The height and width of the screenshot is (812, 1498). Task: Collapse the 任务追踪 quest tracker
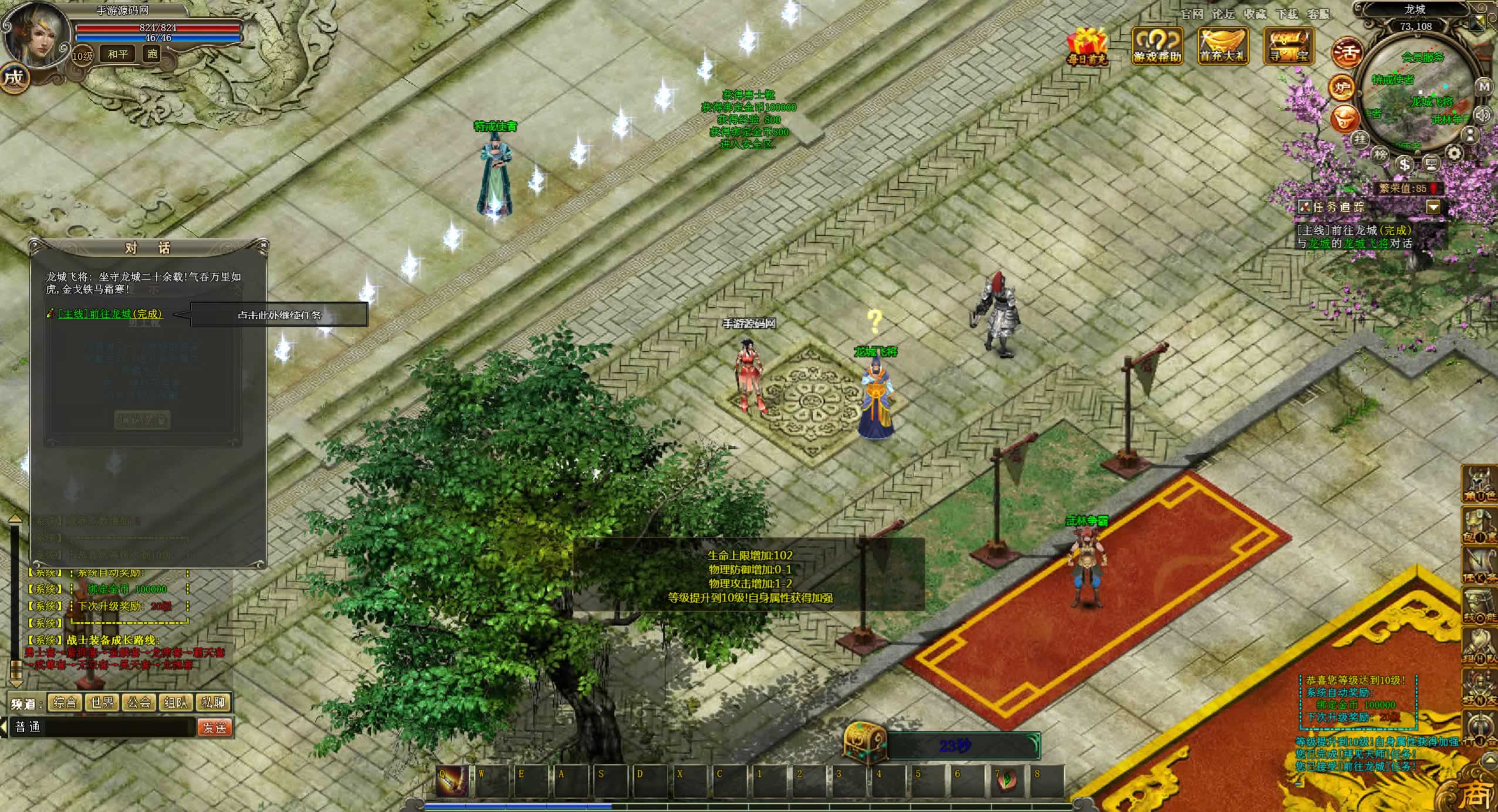1433,207
